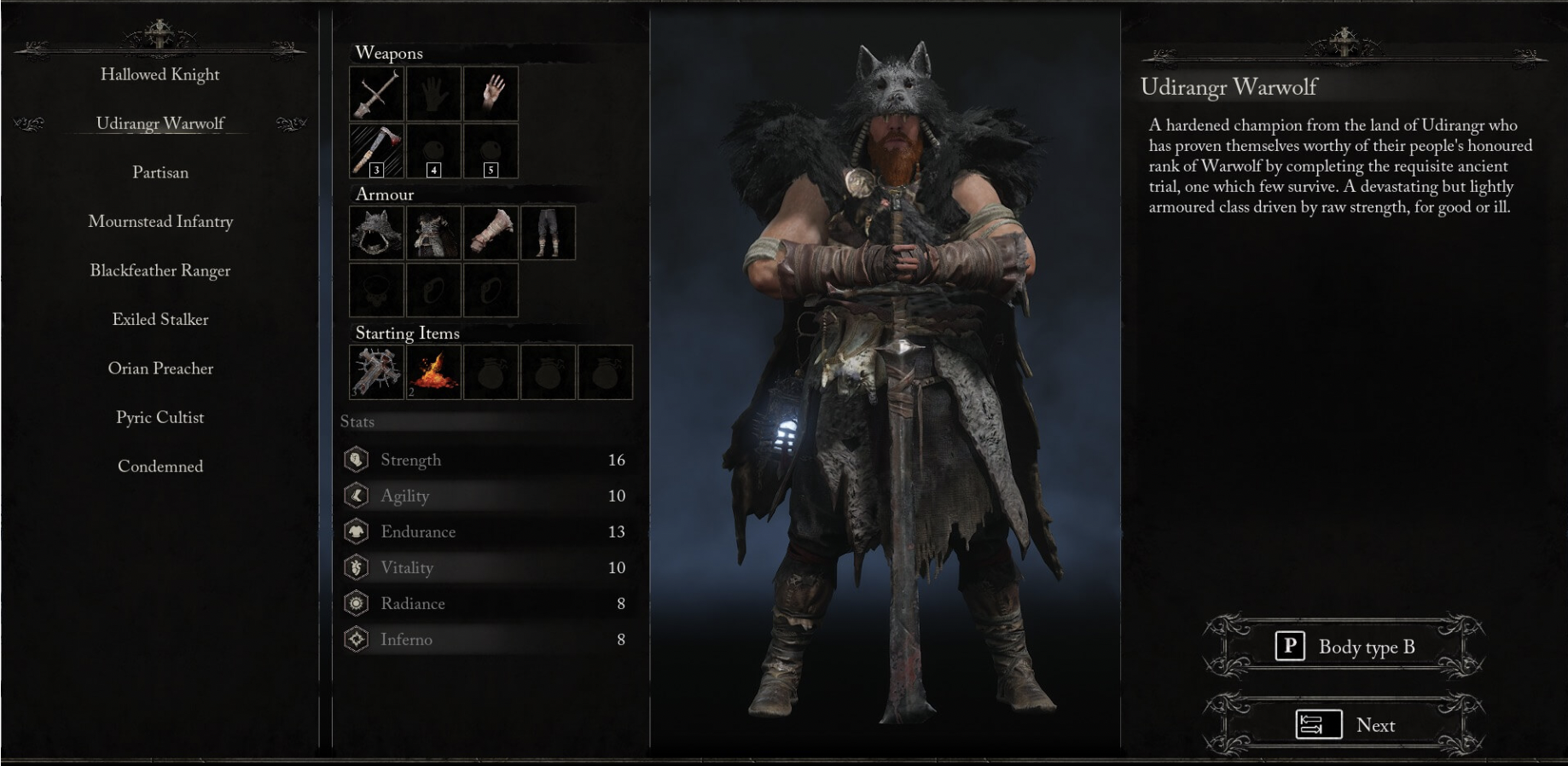The image size is (1568, 766).
Task: Switch to the Partisan class
Action: click(x=160, y=172)
